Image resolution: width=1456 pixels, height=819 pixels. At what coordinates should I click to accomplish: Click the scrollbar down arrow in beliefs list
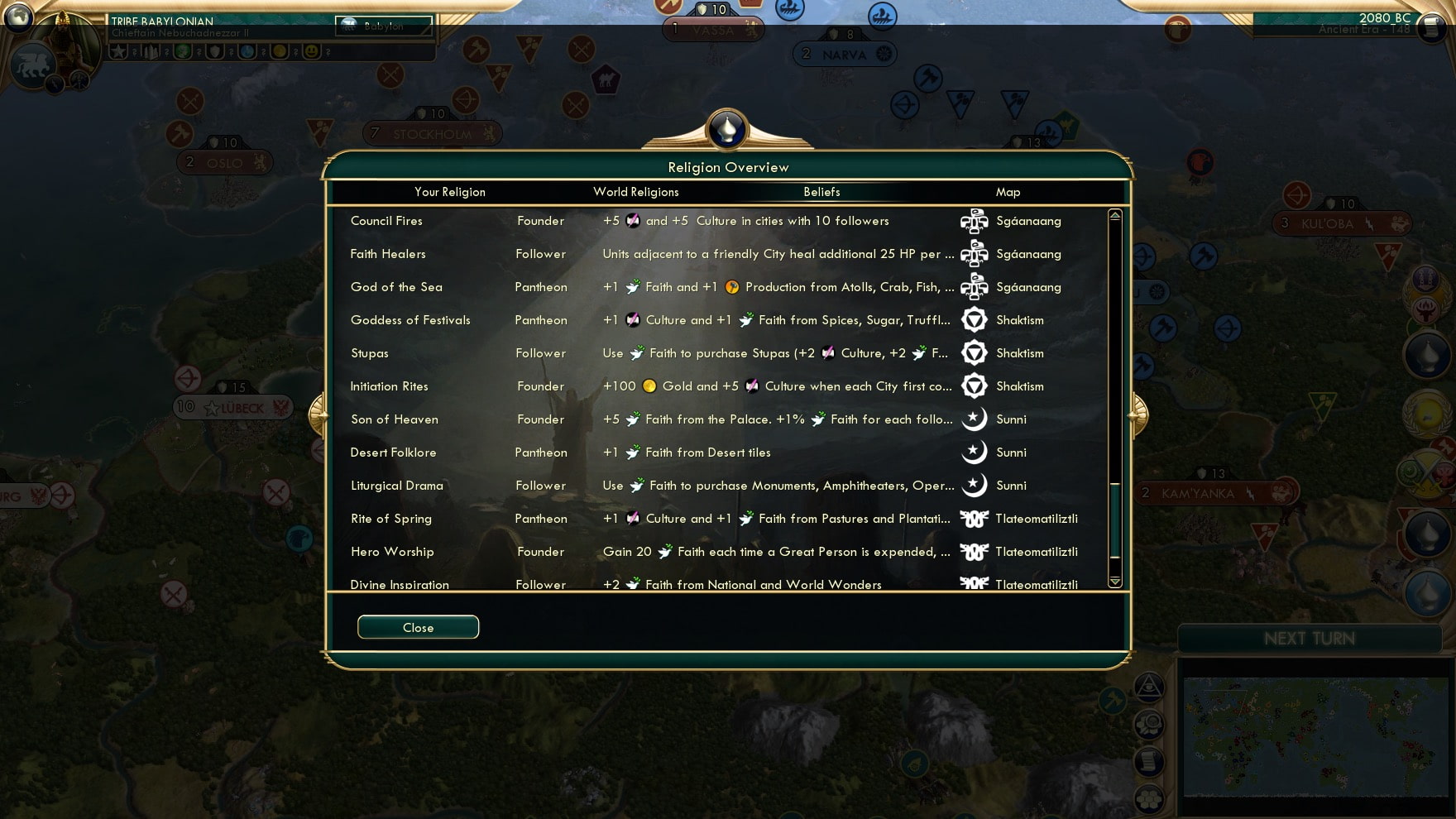click(x=1114, y=582)
